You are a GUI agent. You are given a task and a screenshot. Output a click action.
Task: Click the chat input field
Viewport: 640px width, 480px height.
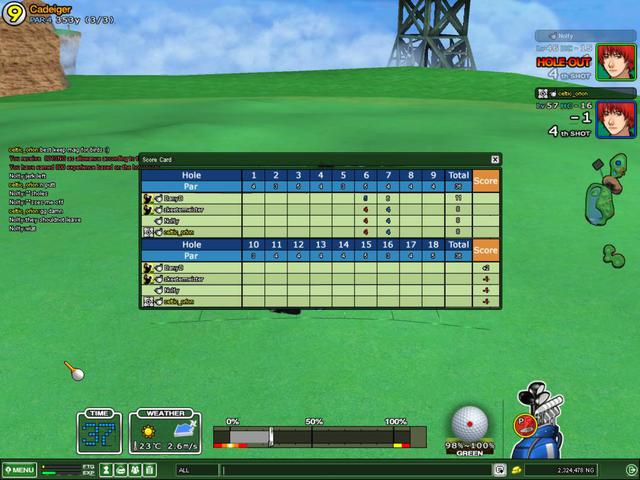(350, 469)
